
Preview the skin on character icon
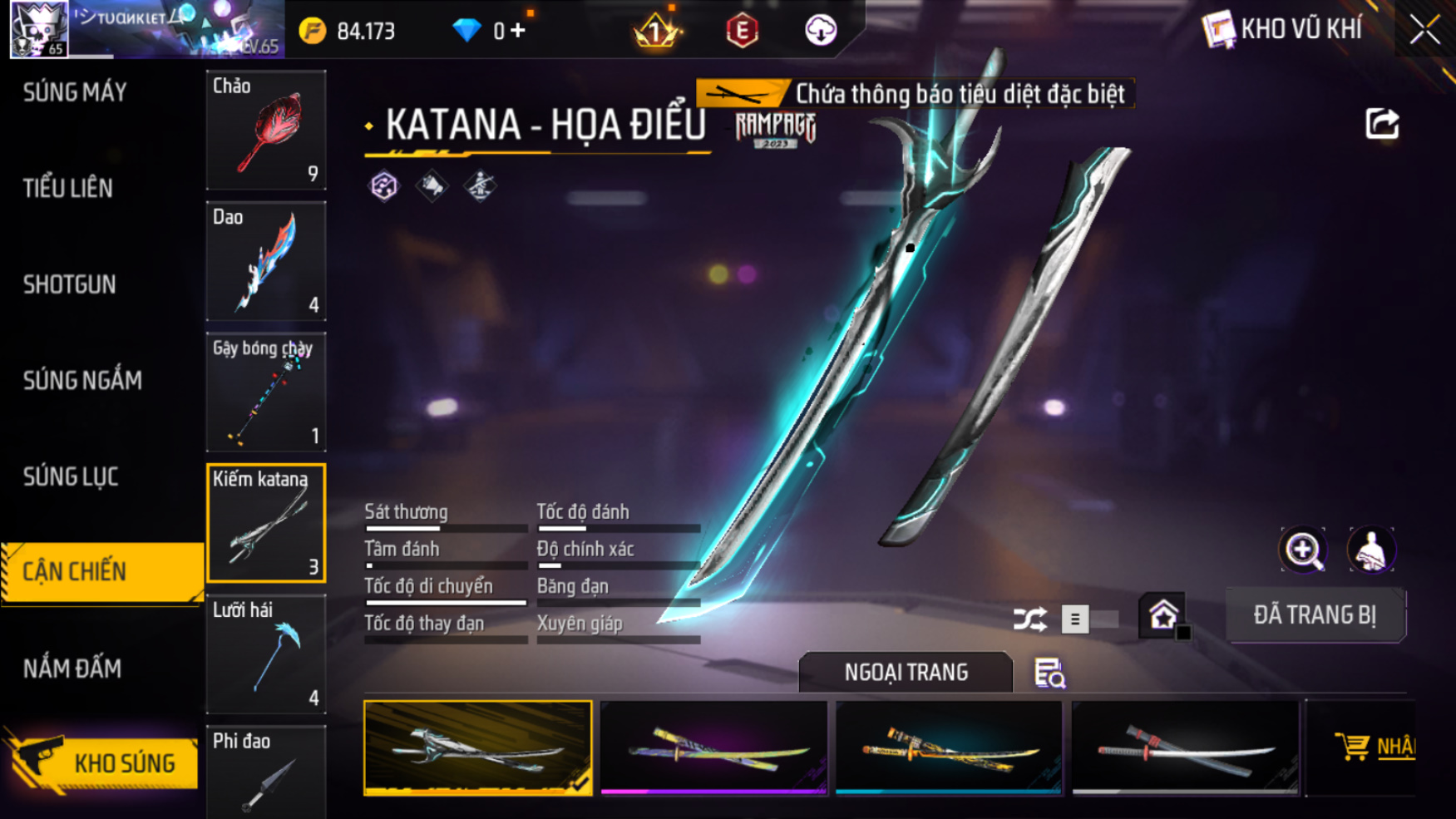tap(1370, 550)
